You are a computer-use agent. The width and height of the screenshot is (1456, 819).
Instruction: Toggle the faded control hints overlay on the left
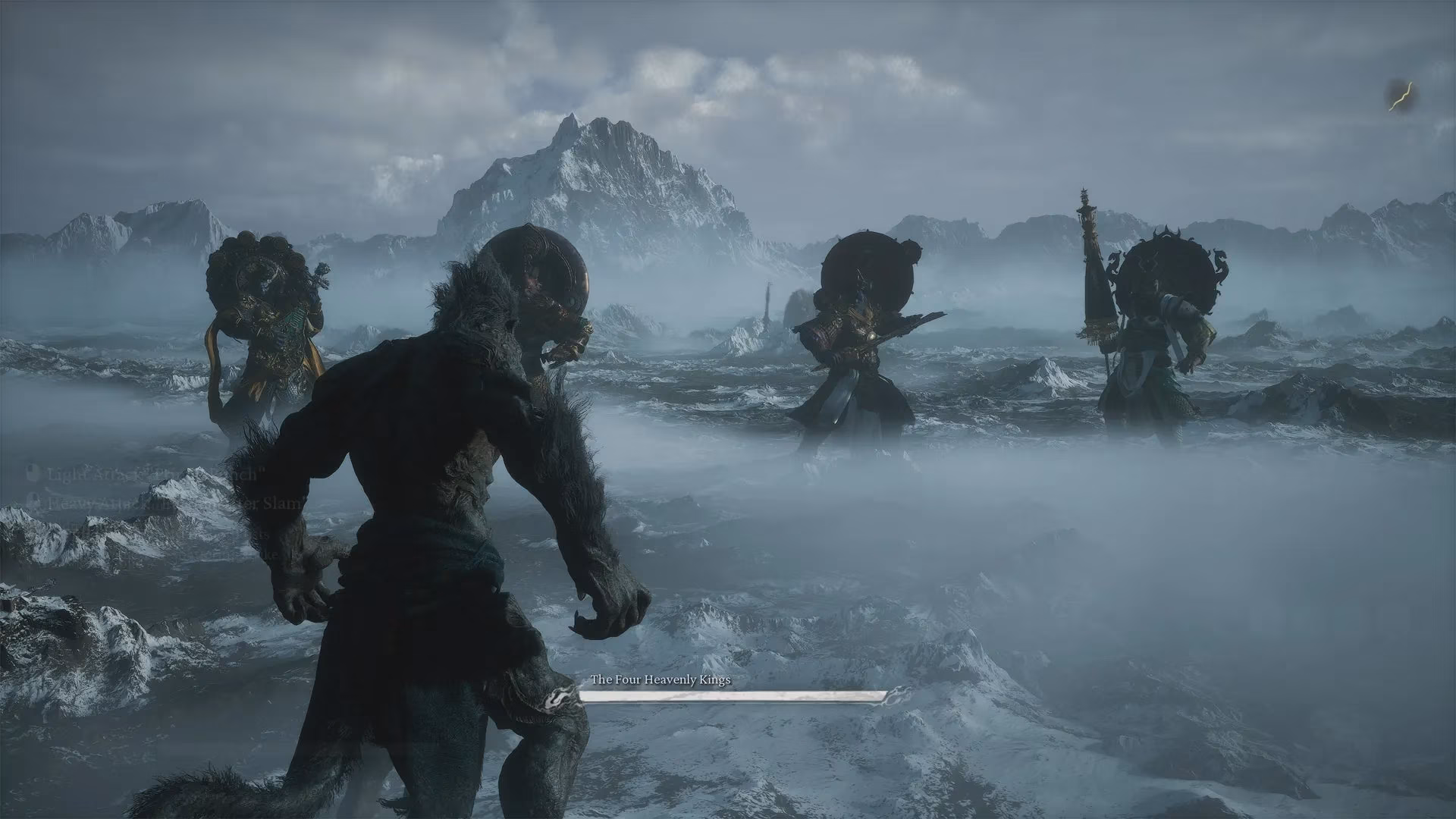click(x=152, y=516)
